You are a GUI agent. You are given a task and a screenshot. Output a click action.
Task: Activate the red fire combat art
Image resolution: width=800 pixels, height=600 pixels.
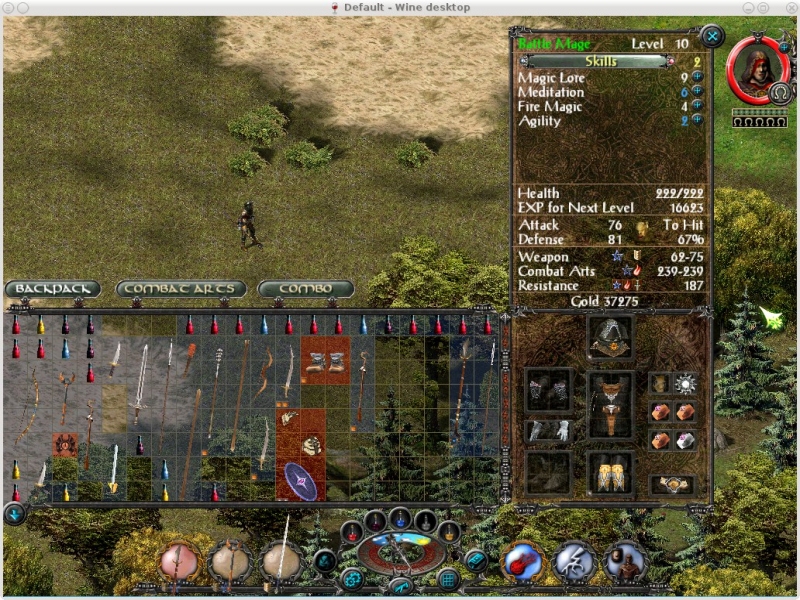coord(521,562)
